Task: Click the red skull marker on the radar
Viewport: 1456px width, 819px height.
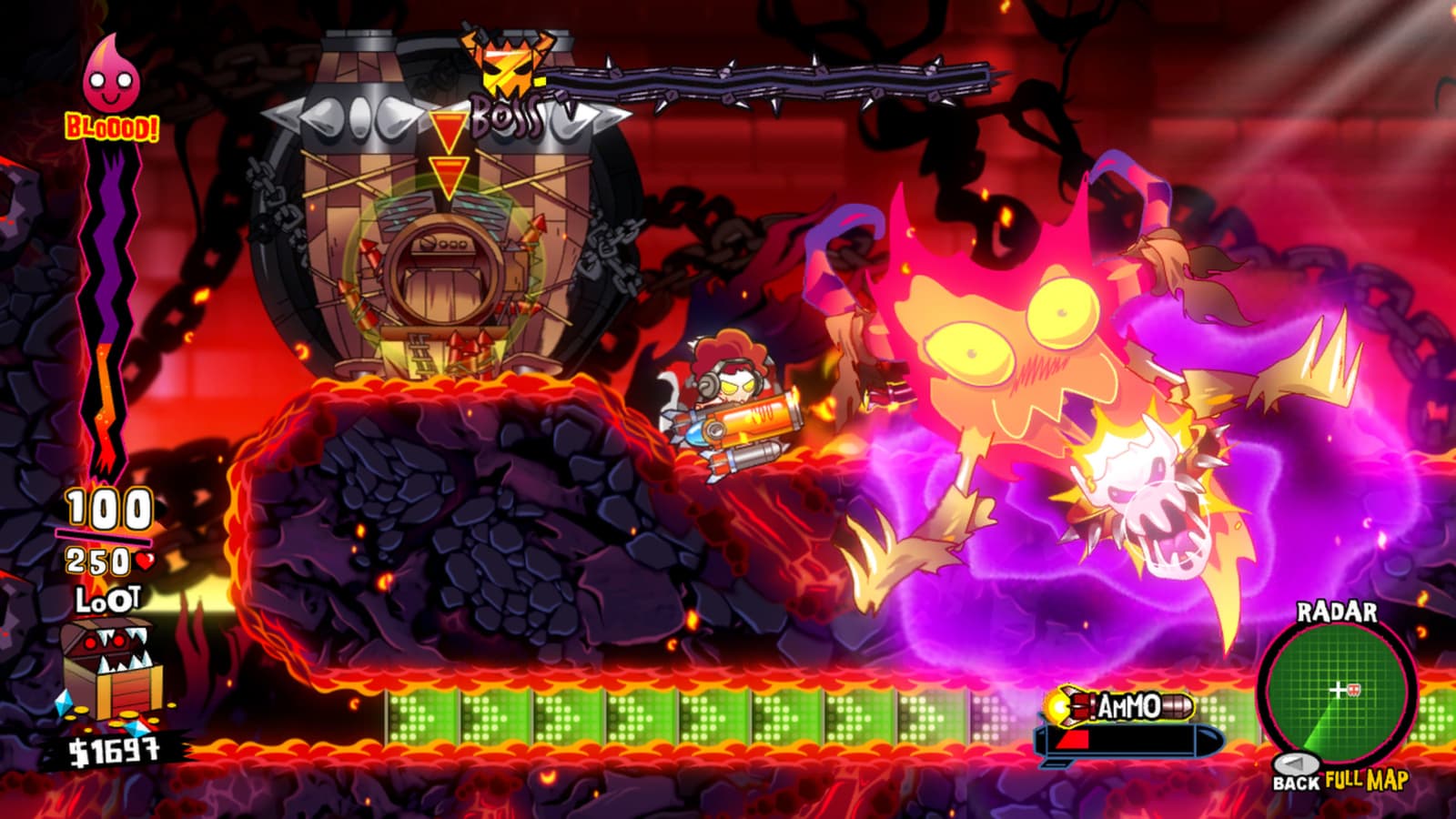Action: pyautogui.click(x=1354, y=689)
